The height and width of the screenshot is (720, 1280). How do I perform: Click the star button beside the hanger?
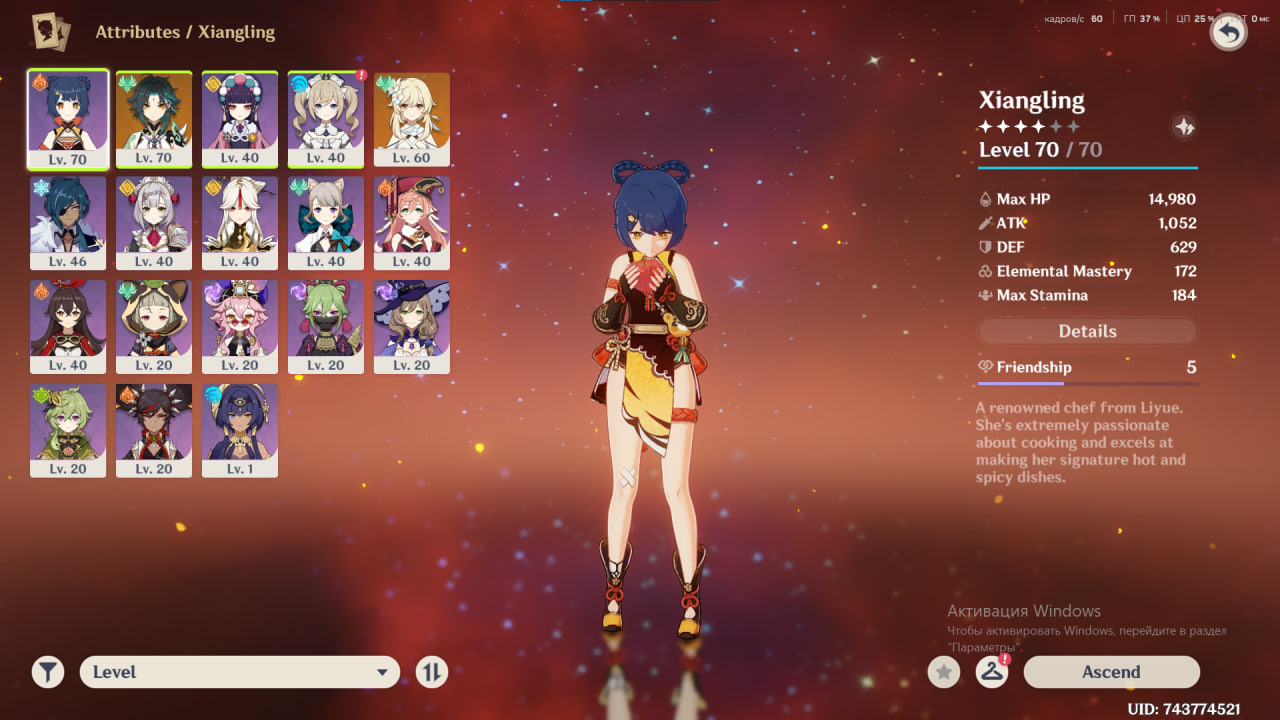(x=943, y=672)
